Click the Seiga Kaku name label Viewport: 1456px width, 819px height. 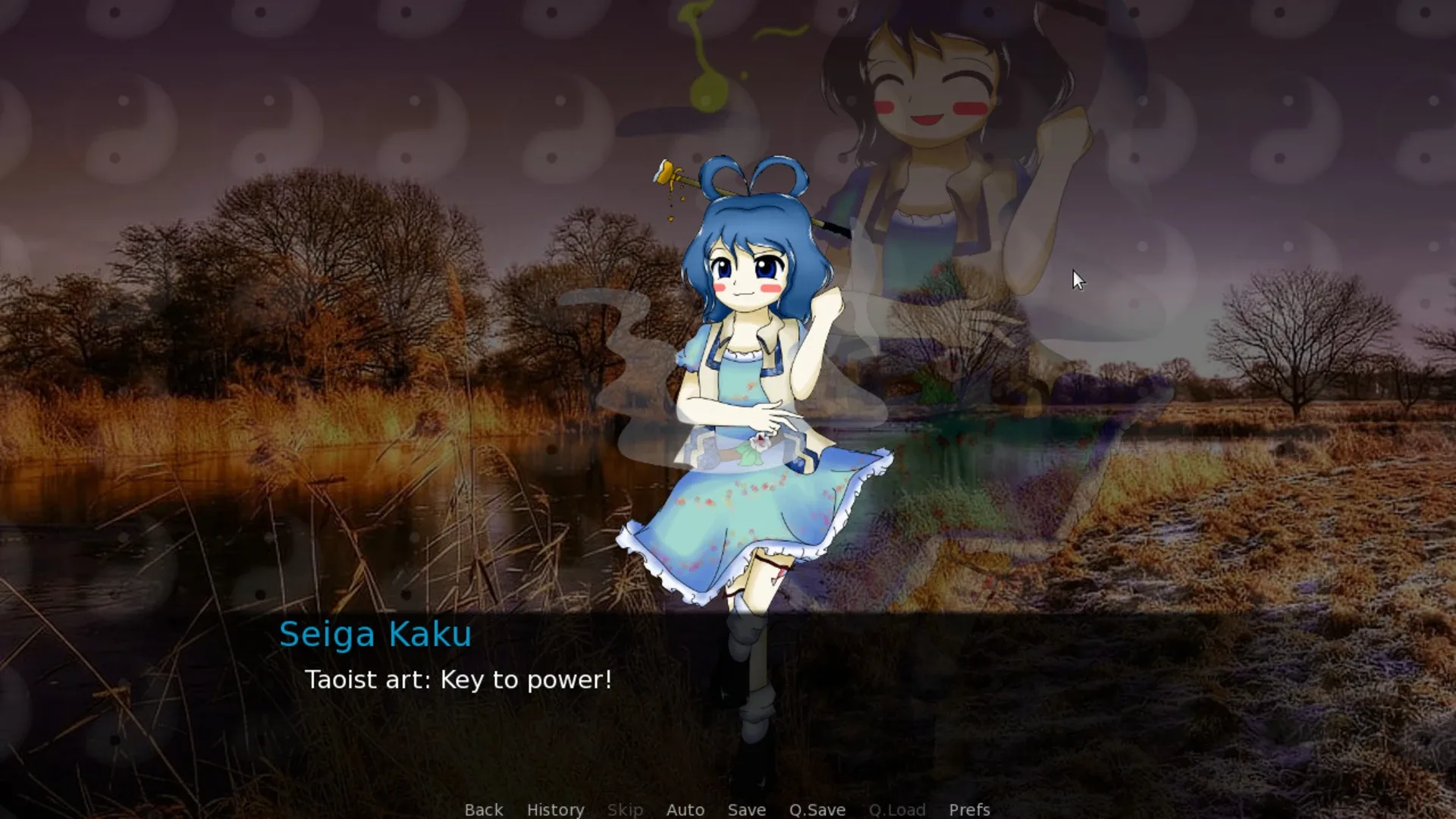[377, 634]
